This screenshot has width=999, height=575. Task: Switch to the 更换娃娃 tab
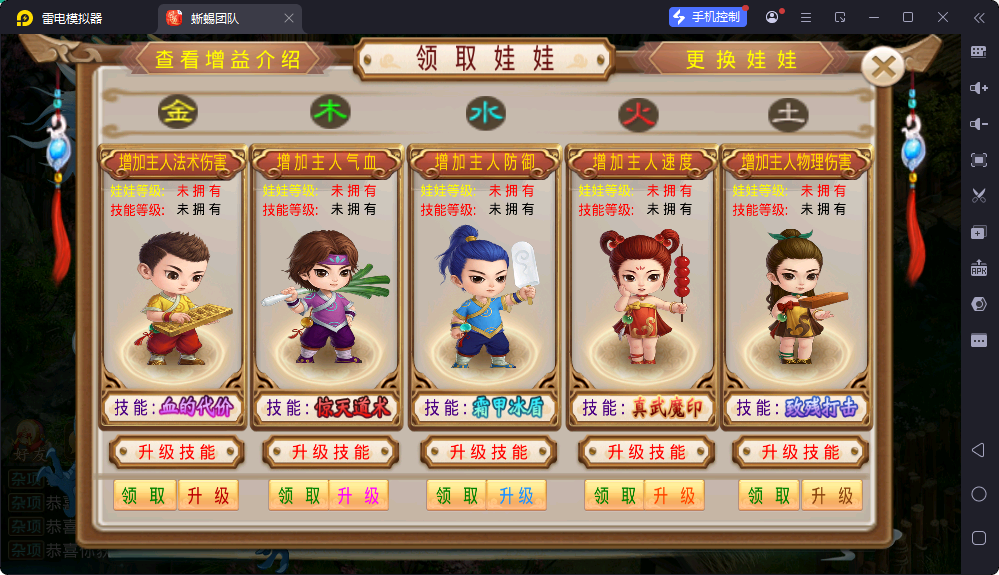point(741,59)
